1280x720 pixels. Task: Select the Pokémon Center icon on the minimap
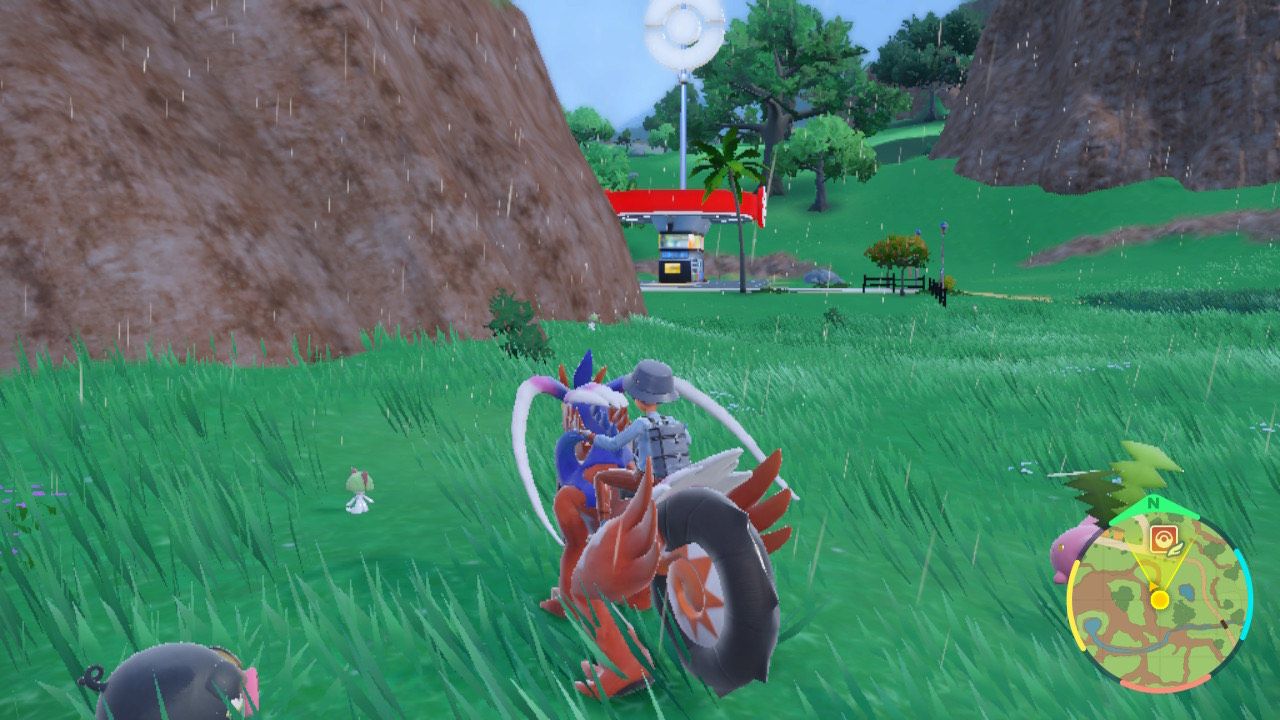click(x=1163, y=538)
